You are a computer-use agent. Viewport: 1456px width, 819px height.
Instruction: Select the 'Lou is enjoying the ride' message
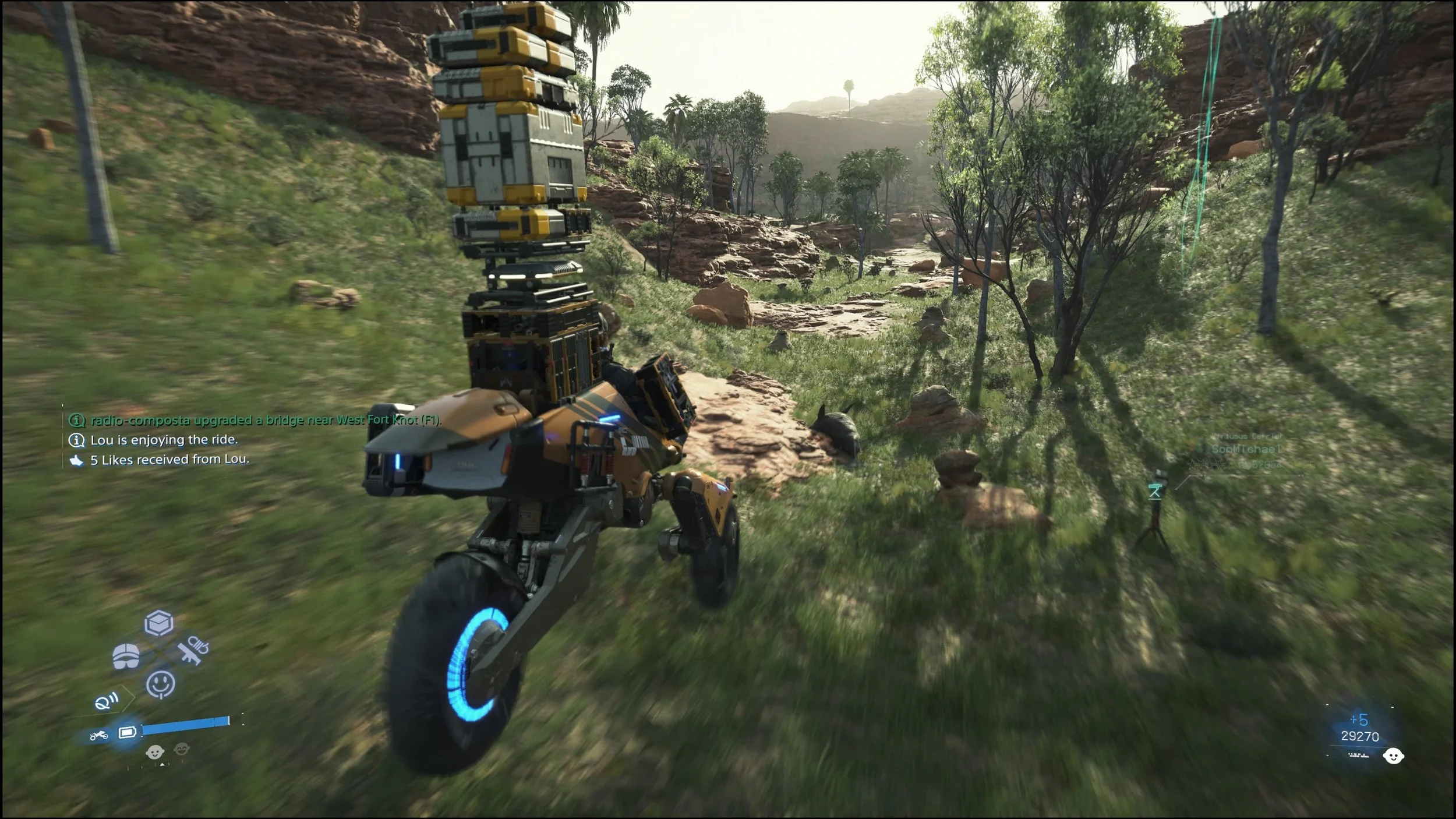[164, 440]
